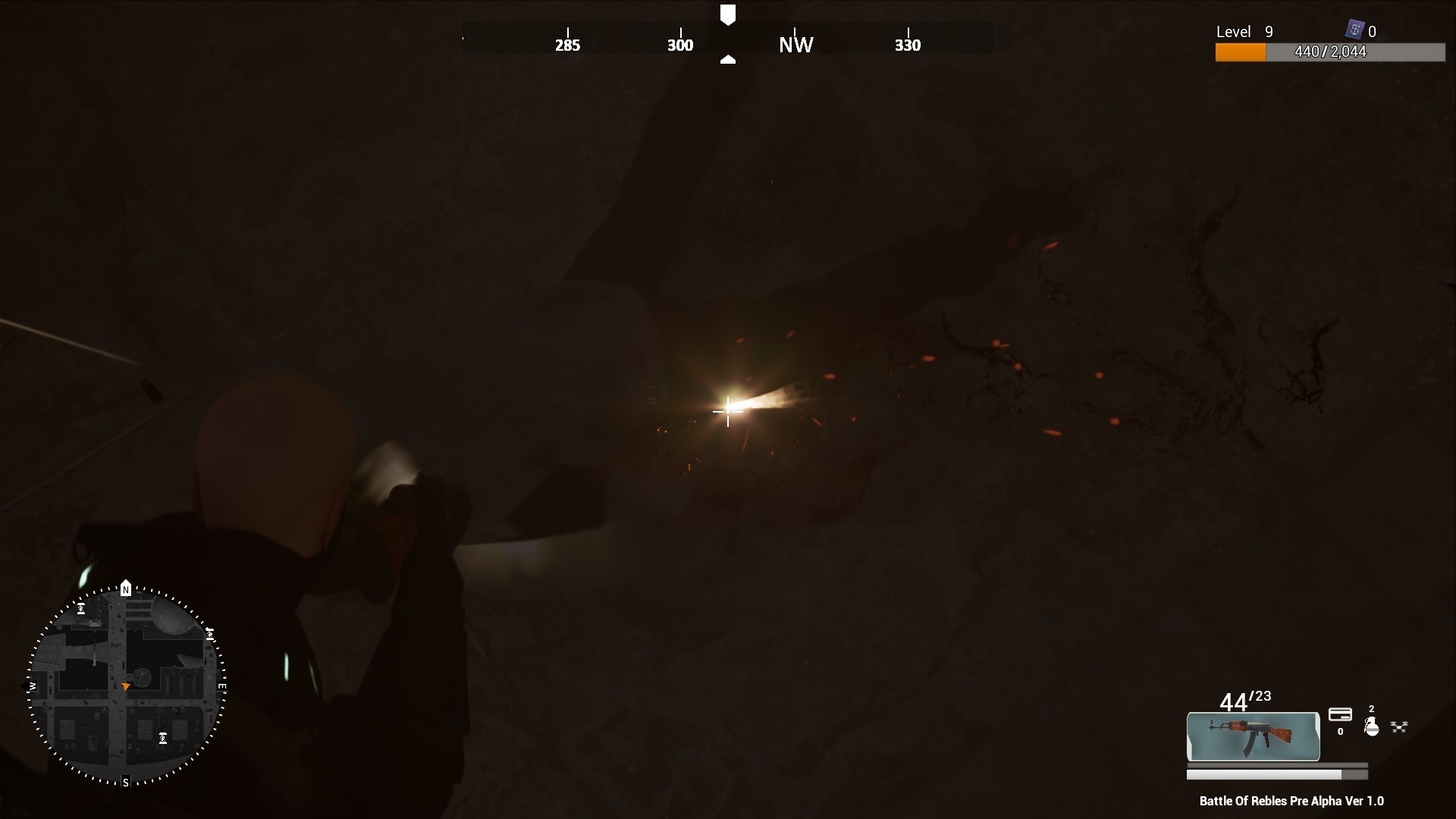Click the W marker on the minimap
Screen dimensions: 1456x819
point(33,686)
